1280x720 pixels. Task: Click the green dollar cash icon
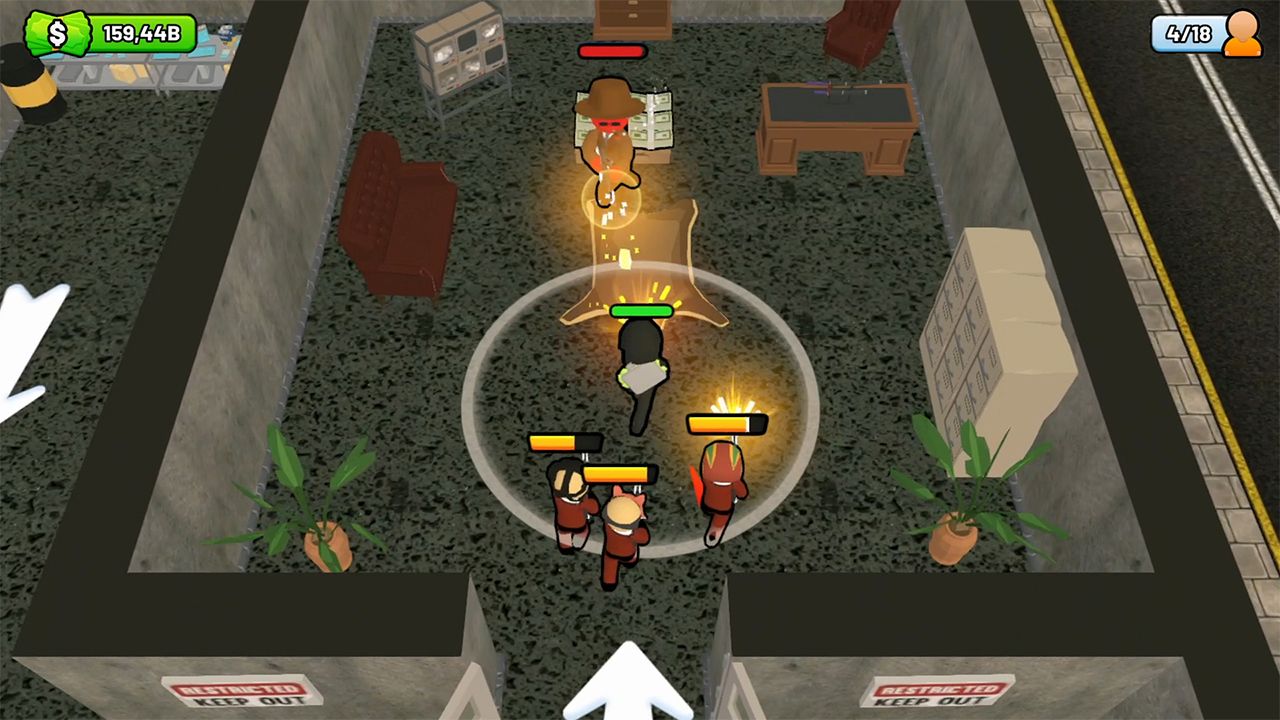tap(60, 33)
